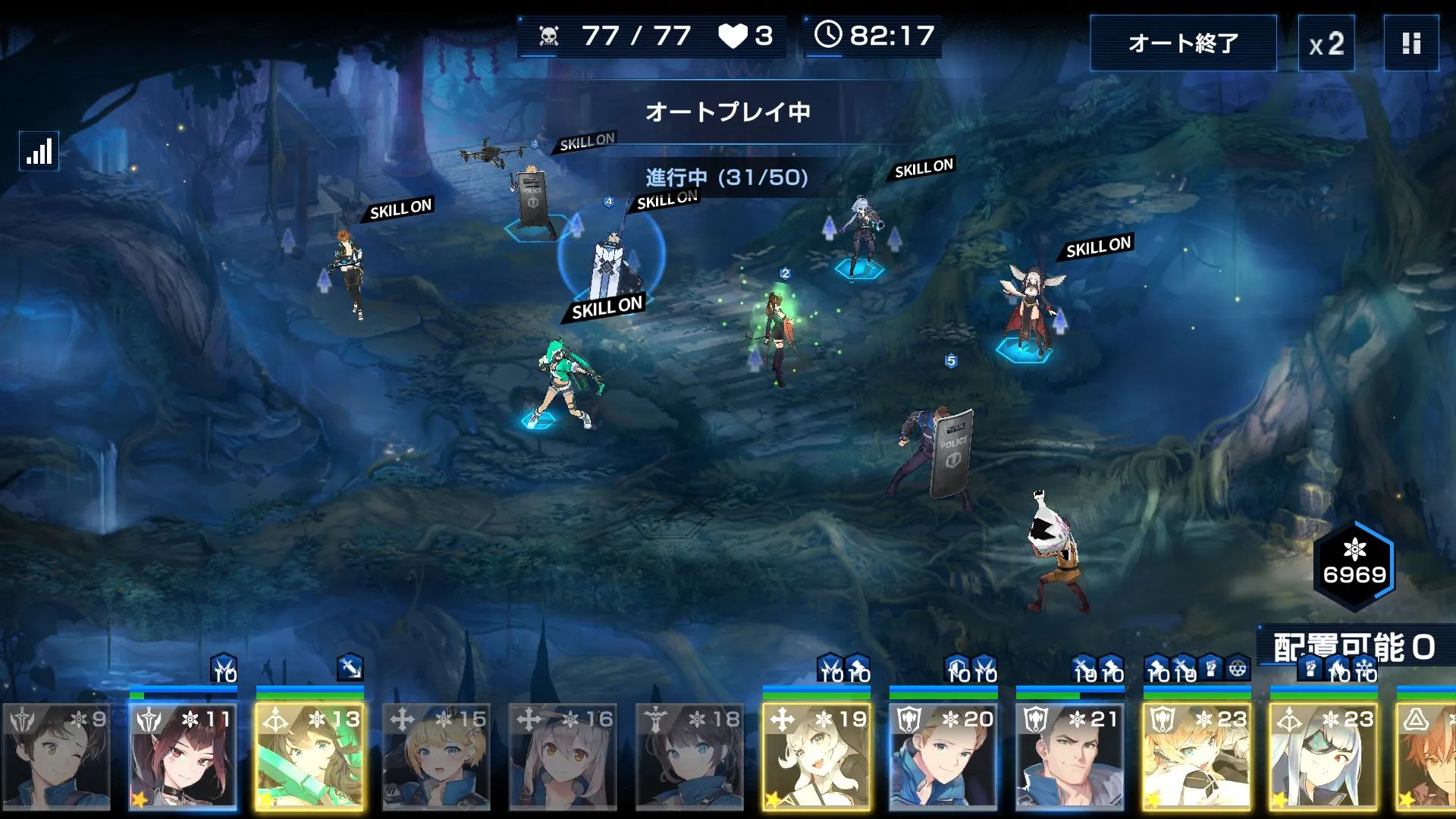Select the cost 19 white-haired unit card
Viewport: 1456px width, 819px height.
pos(817,756)
